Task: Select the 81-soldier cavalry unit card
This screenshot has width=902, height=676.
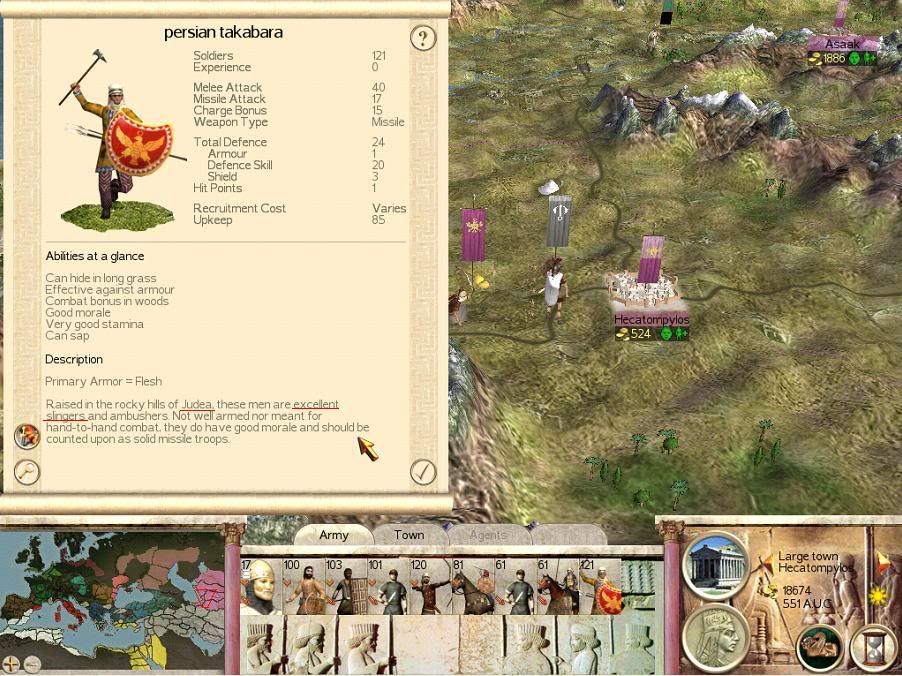Action: pyautogui.click(x=473, y=586)
